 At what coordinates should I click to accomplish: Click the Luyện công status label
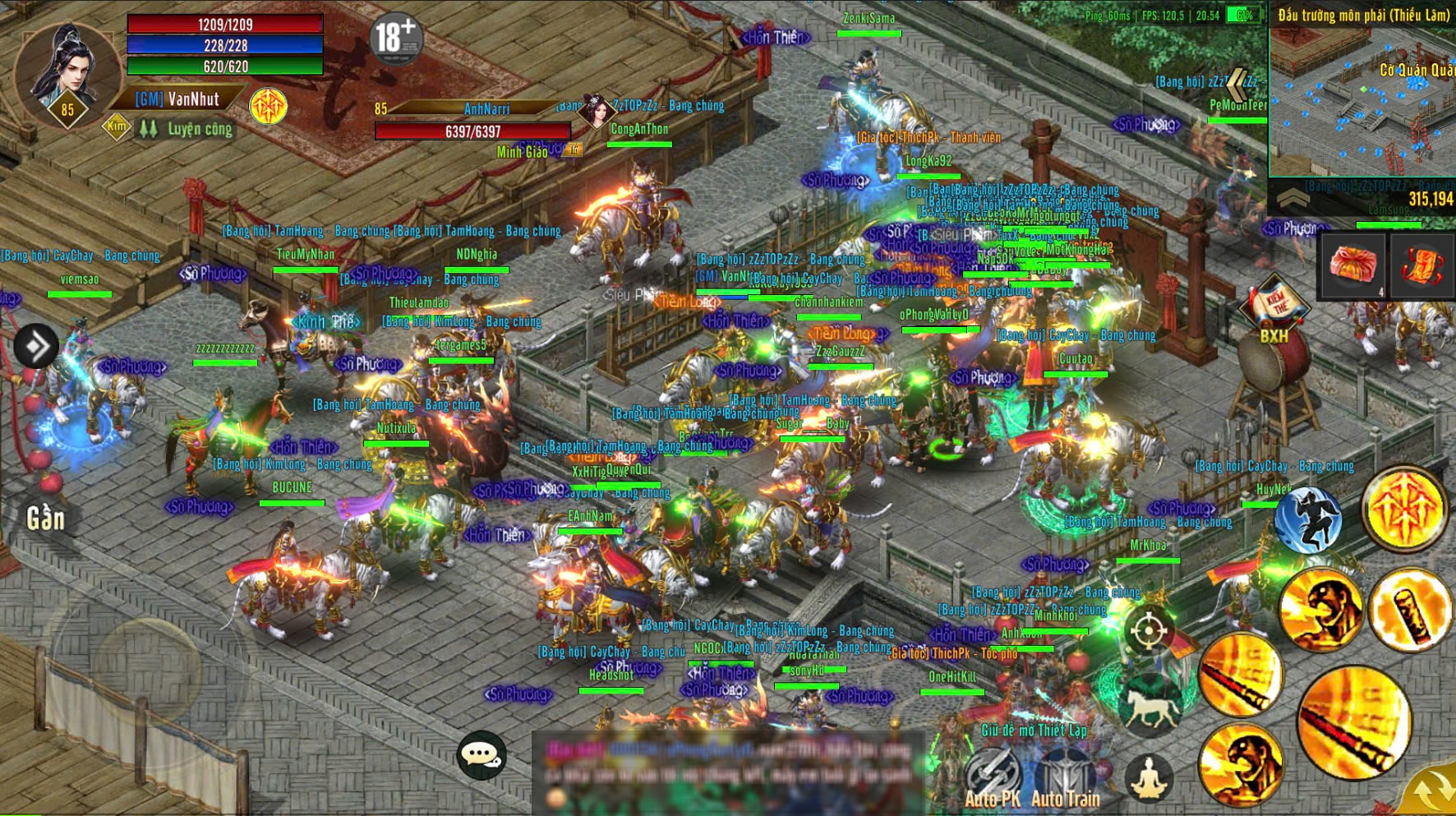coord(200,129)
